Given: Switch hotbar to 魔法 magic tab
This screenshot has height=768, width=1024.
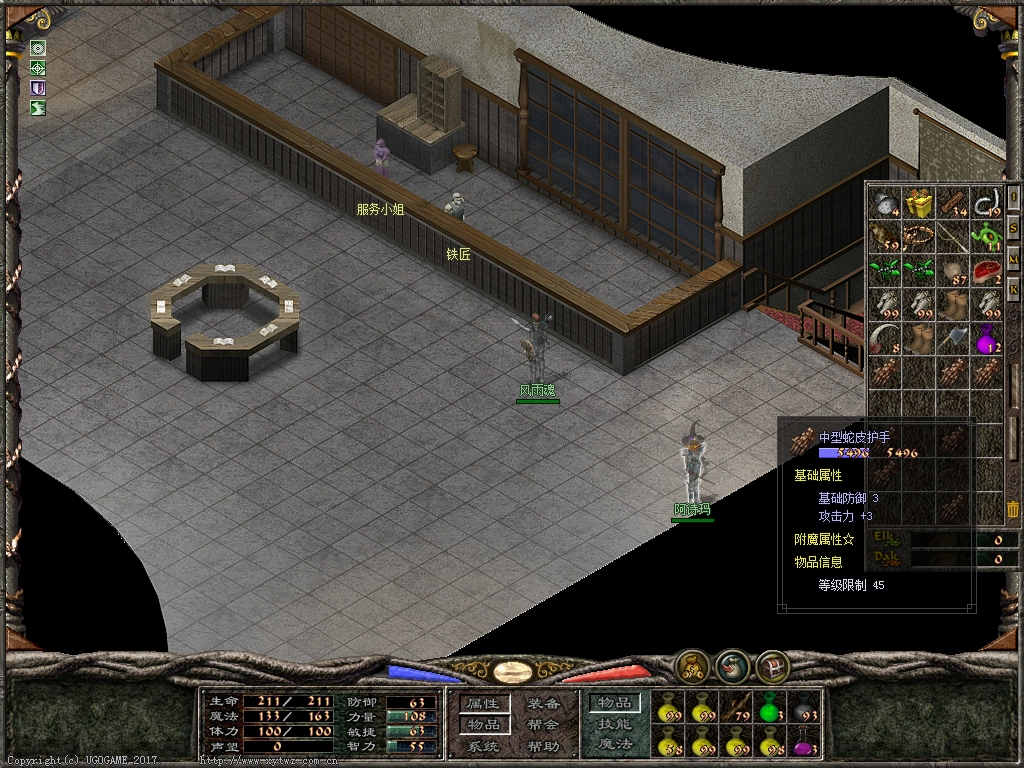Looking at the screenshot, I should click(x=614, y=745).
